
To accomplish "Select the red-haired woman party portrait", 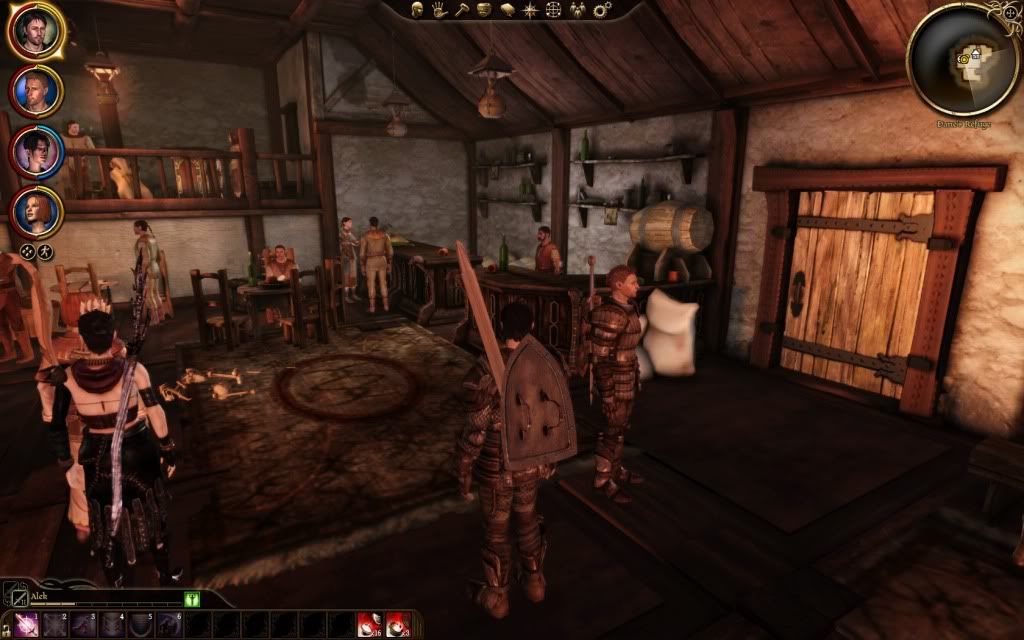I will pyautogui.click(x=36, y=211).
